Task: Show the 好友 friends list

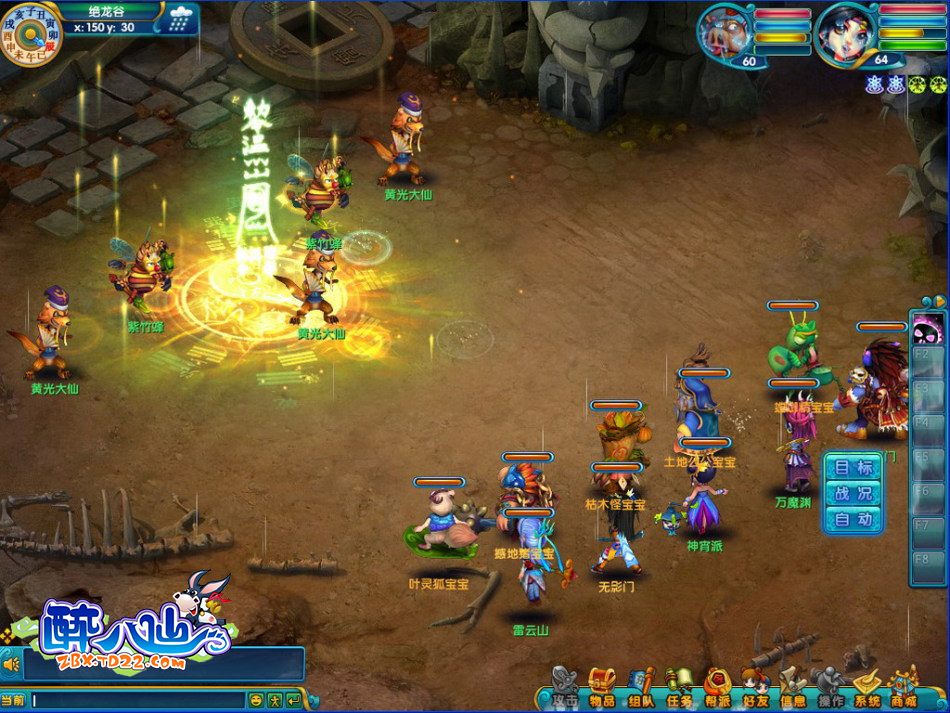Action: [756, 689]
